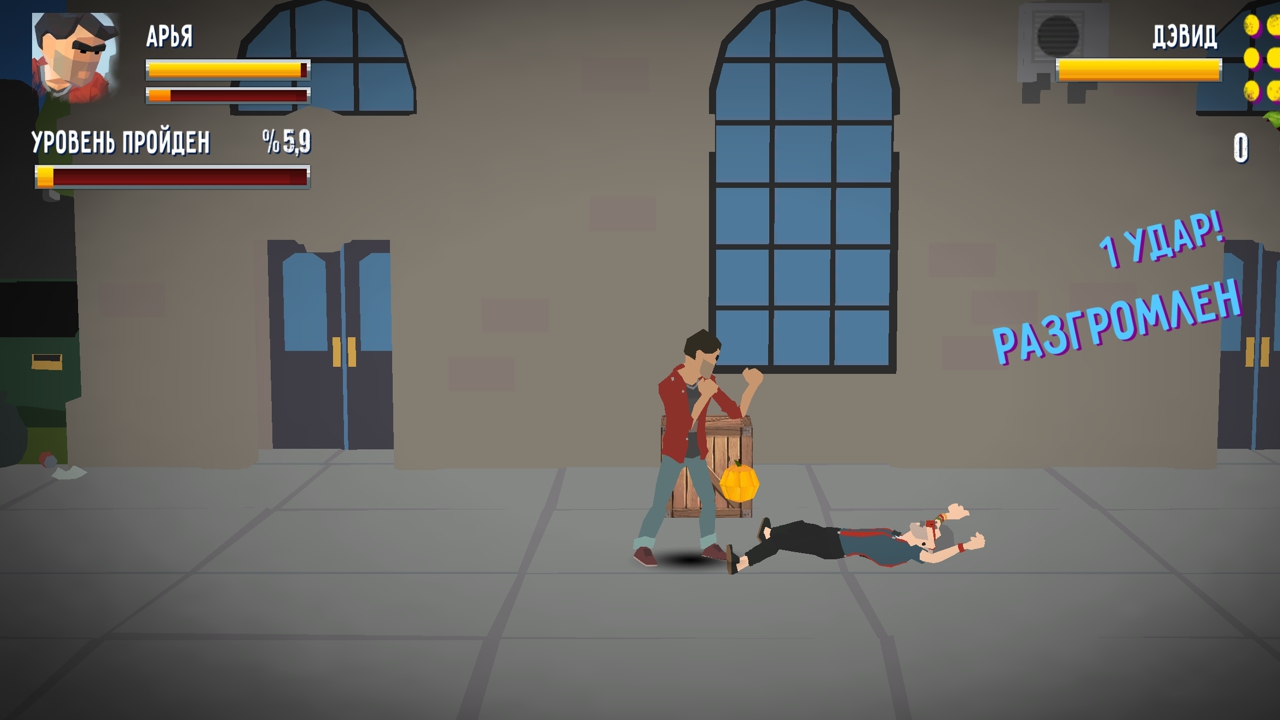Click the name label АРЬЯ
Image resolution: width=1280 pixels, height=720 pixels.
pyautogui.click(x=167, y=38)
